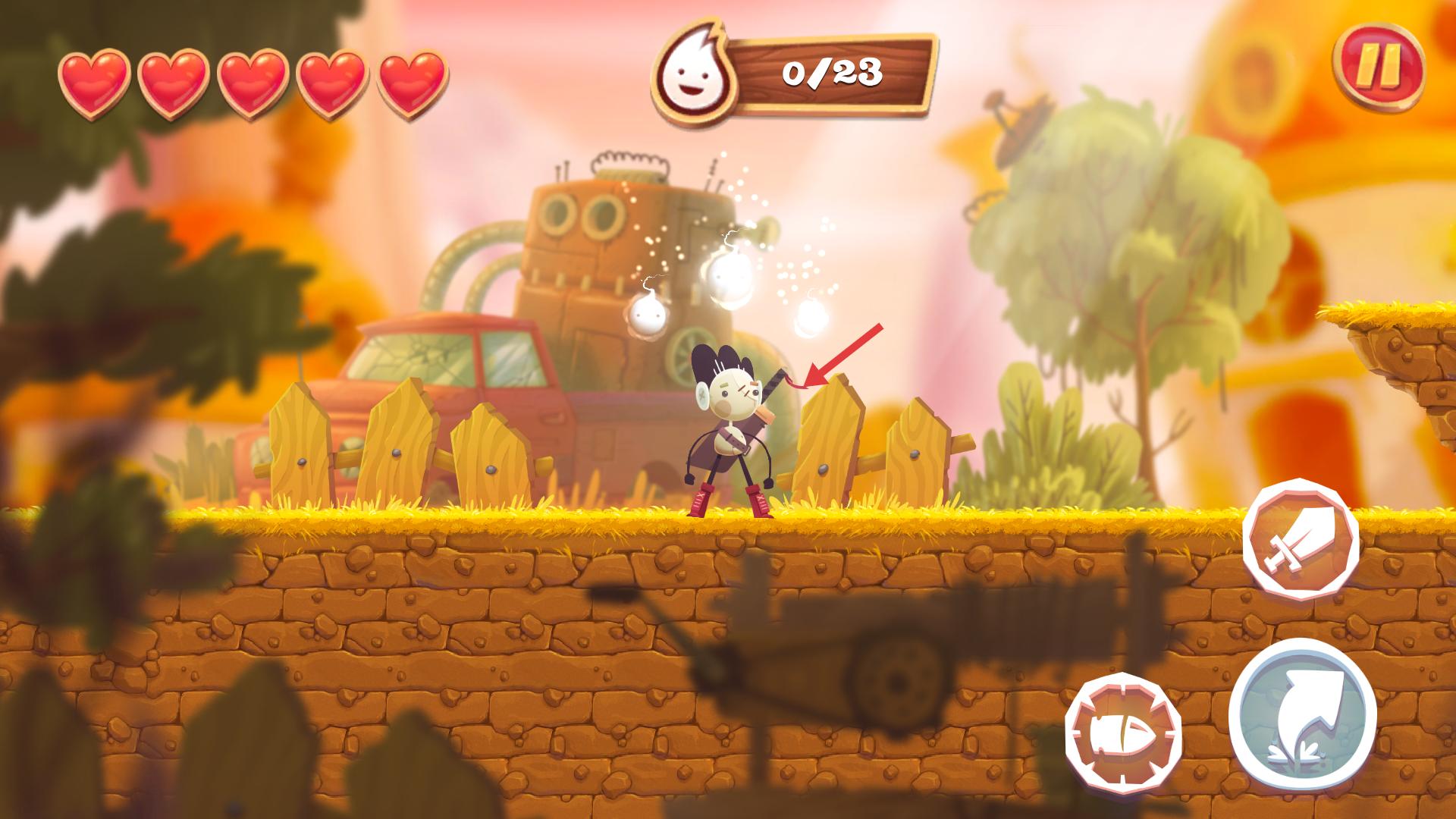The height and width of the screenshot is (819, 1456).
Task: Tap the sword attack button
Action: point(1301,539)
